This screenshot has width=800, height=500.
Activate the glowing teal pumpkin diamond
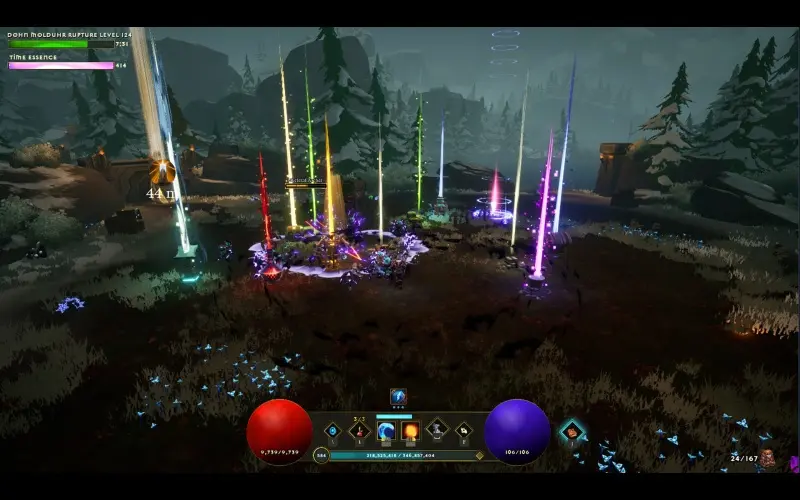click(571, 431)
